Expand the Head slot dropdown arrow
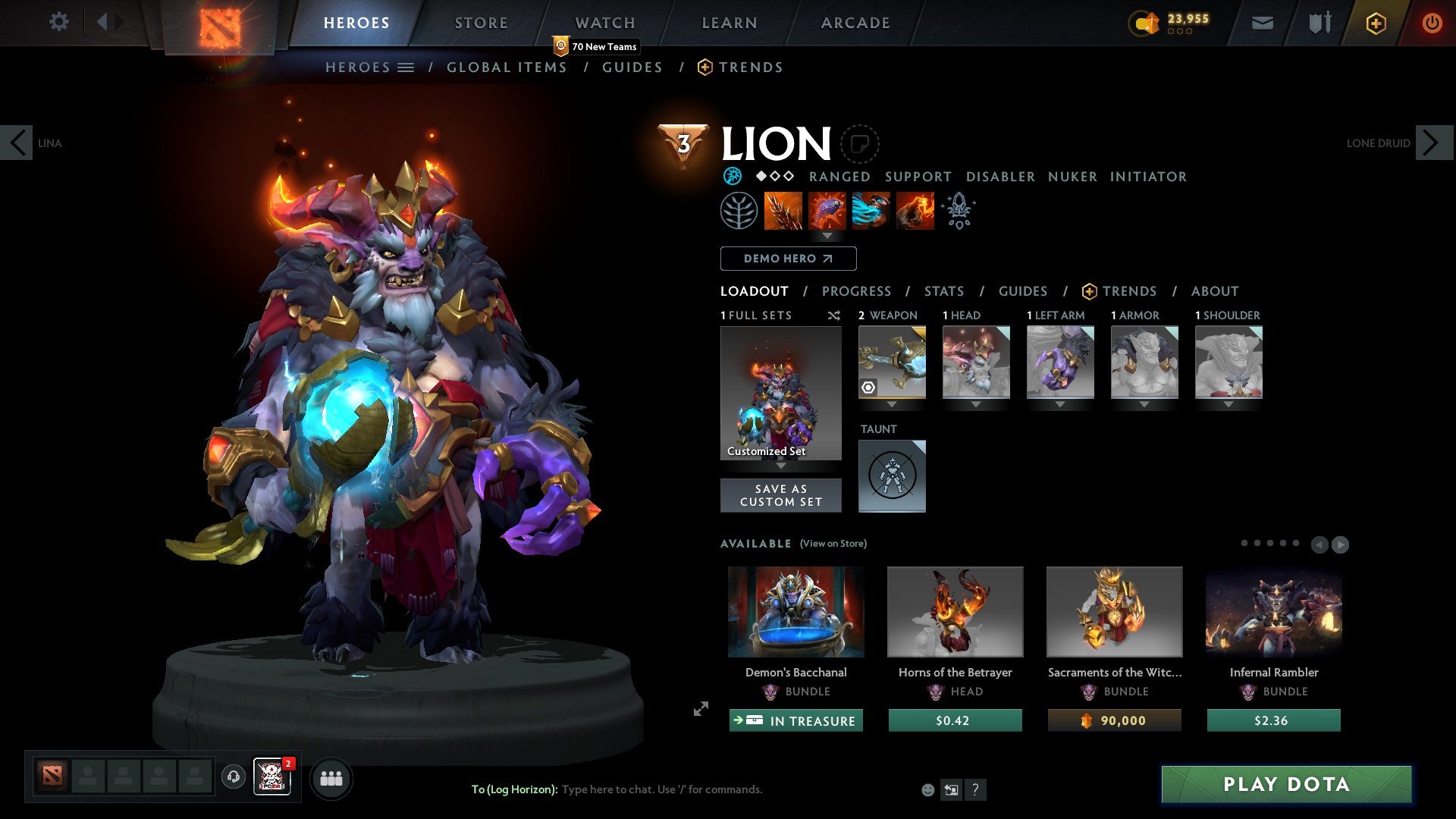The height and width of the screenshot is (819, 1456). click(x=976, y=405)
